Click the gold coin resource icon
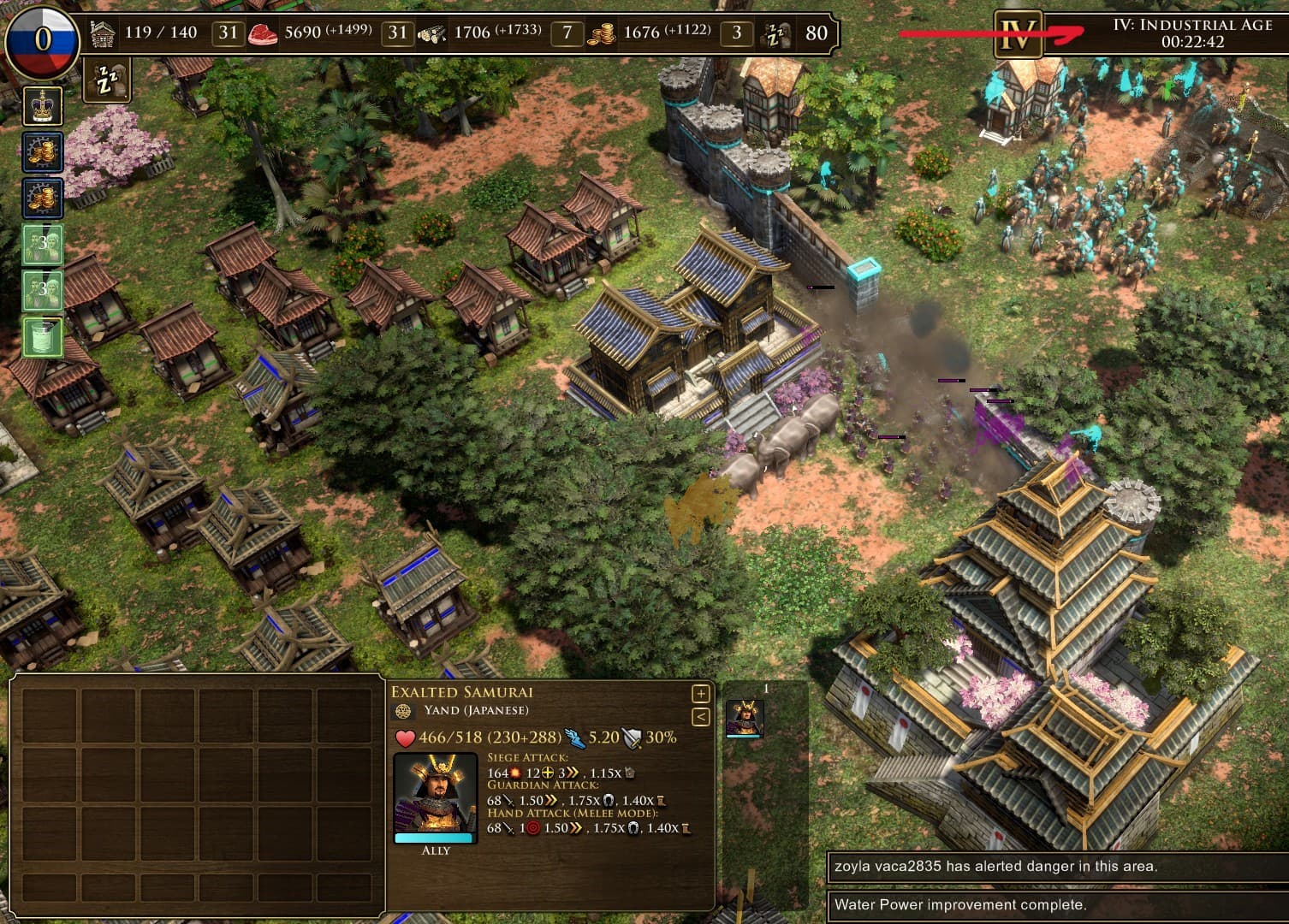Viewport: 1289px width, 924px height. (x=602, y=34)
